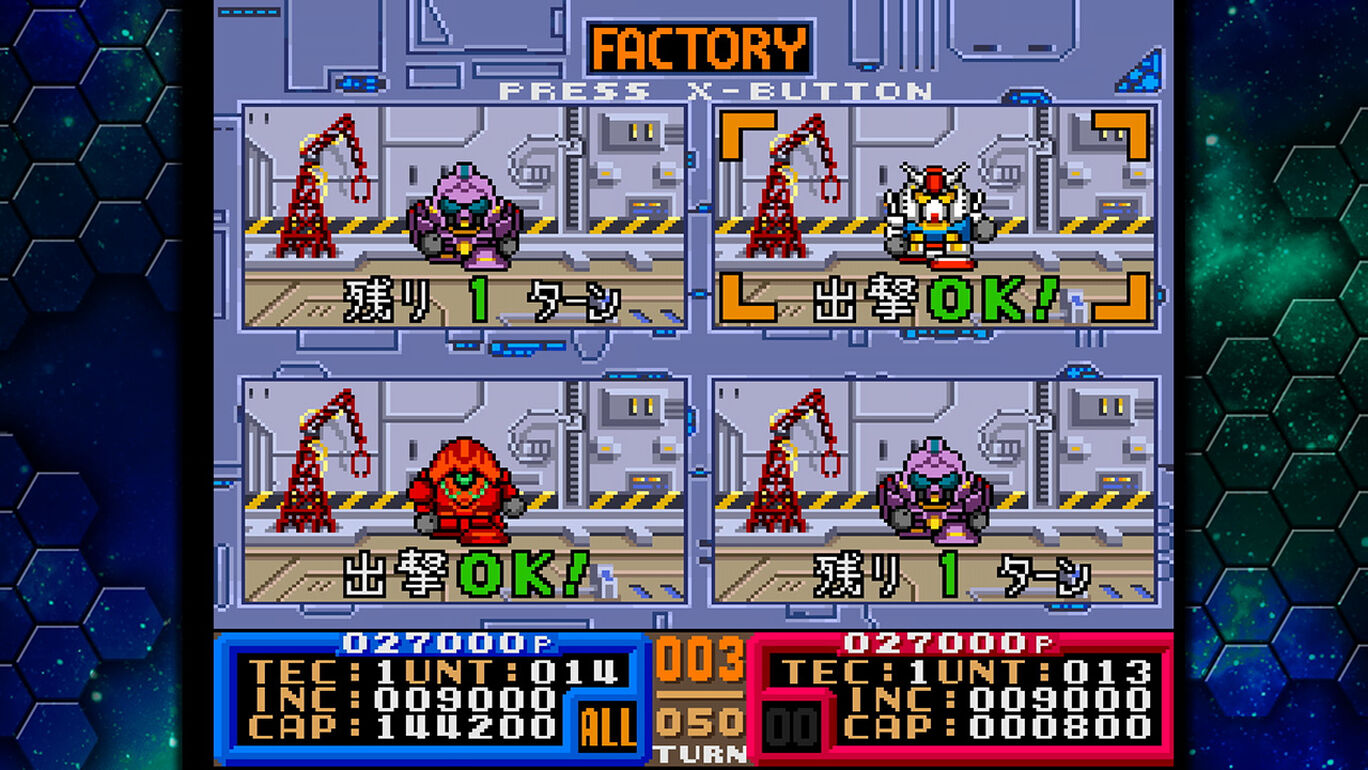The height and width of the screenshot is (770, 1368).
Task: Select the purple mobile suit in bottom-right bay
Action: (x=932, y=490)
